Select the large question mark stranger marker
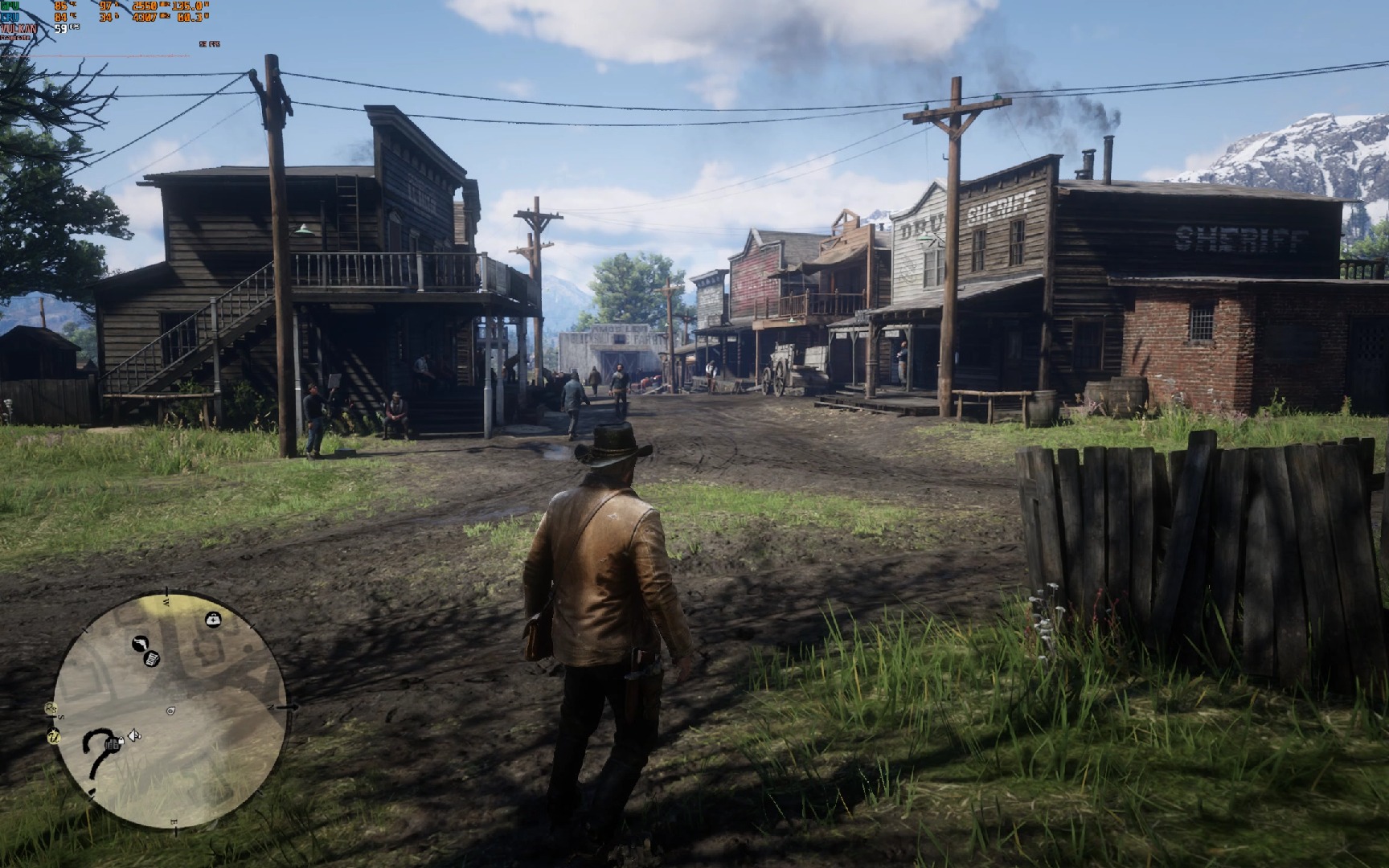This screenshot has height=868, width=1389. (x=96, y=754)
